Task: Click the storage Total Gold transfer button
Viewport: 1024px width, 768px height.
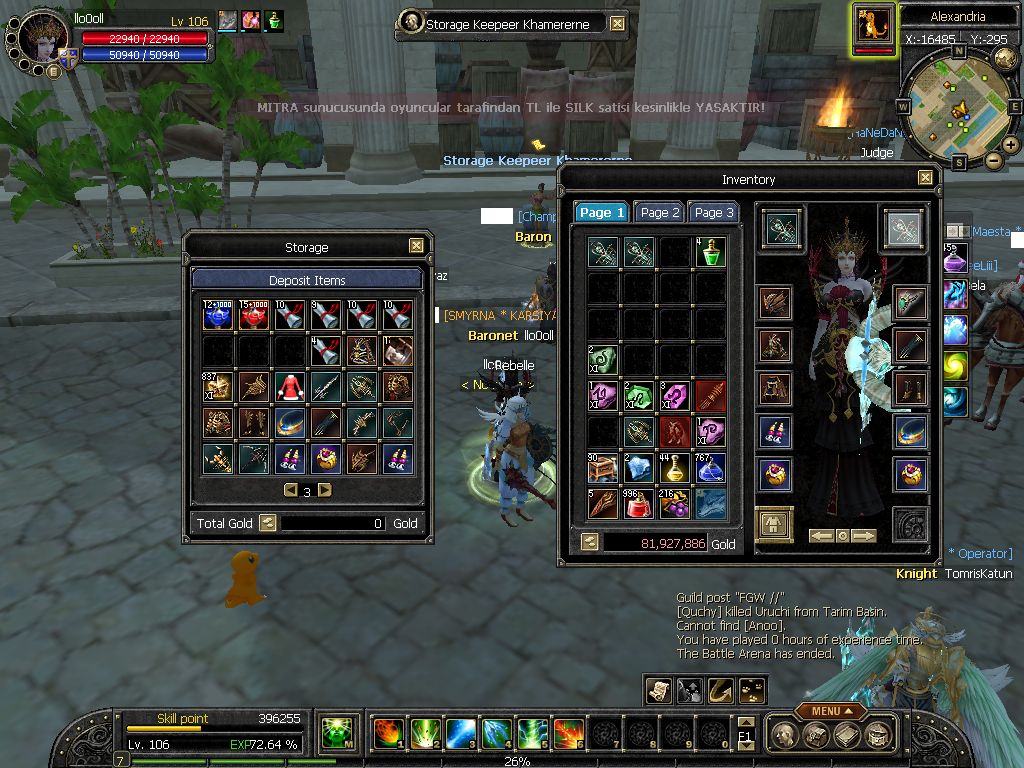Action: pos(267,522)
